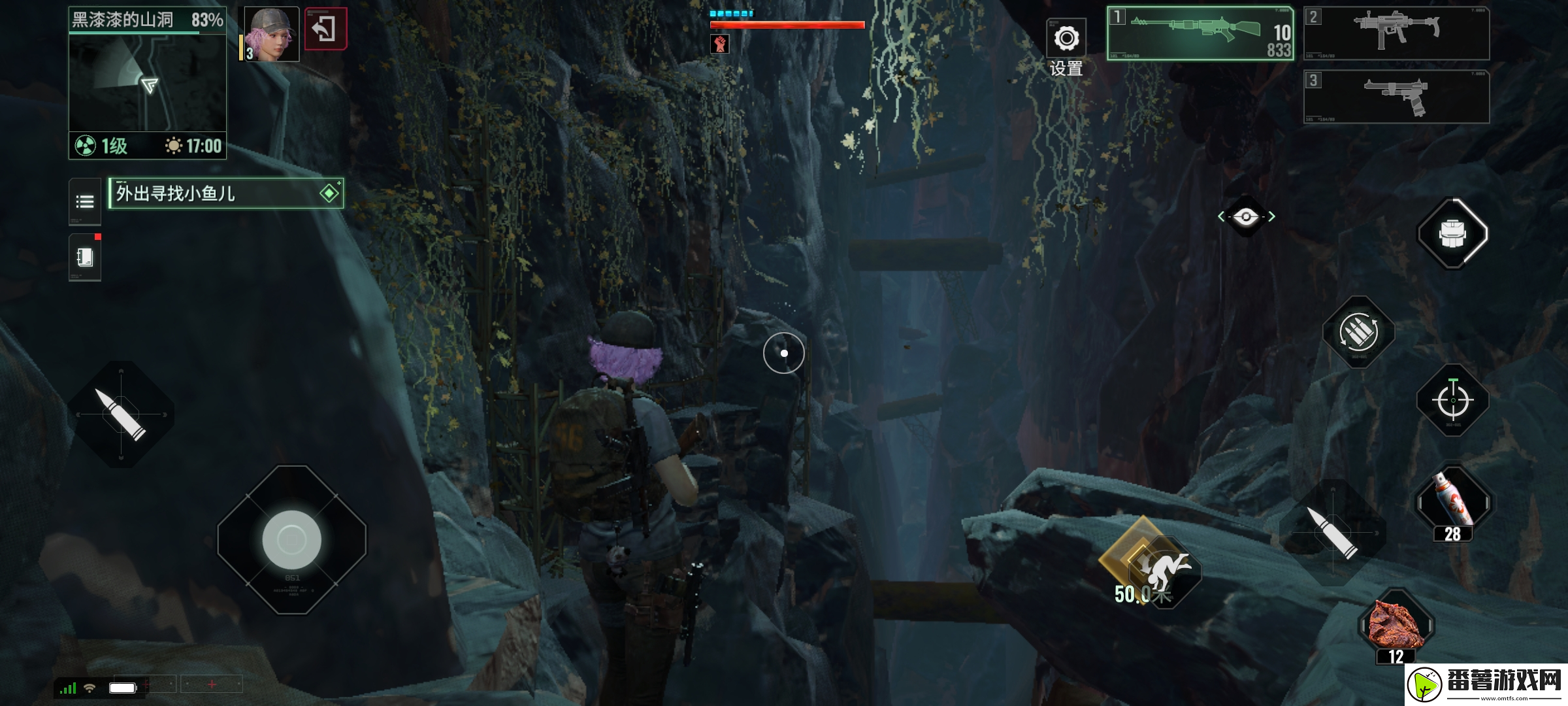Toggle the eye free-look view button

[x=1246, y=217]
